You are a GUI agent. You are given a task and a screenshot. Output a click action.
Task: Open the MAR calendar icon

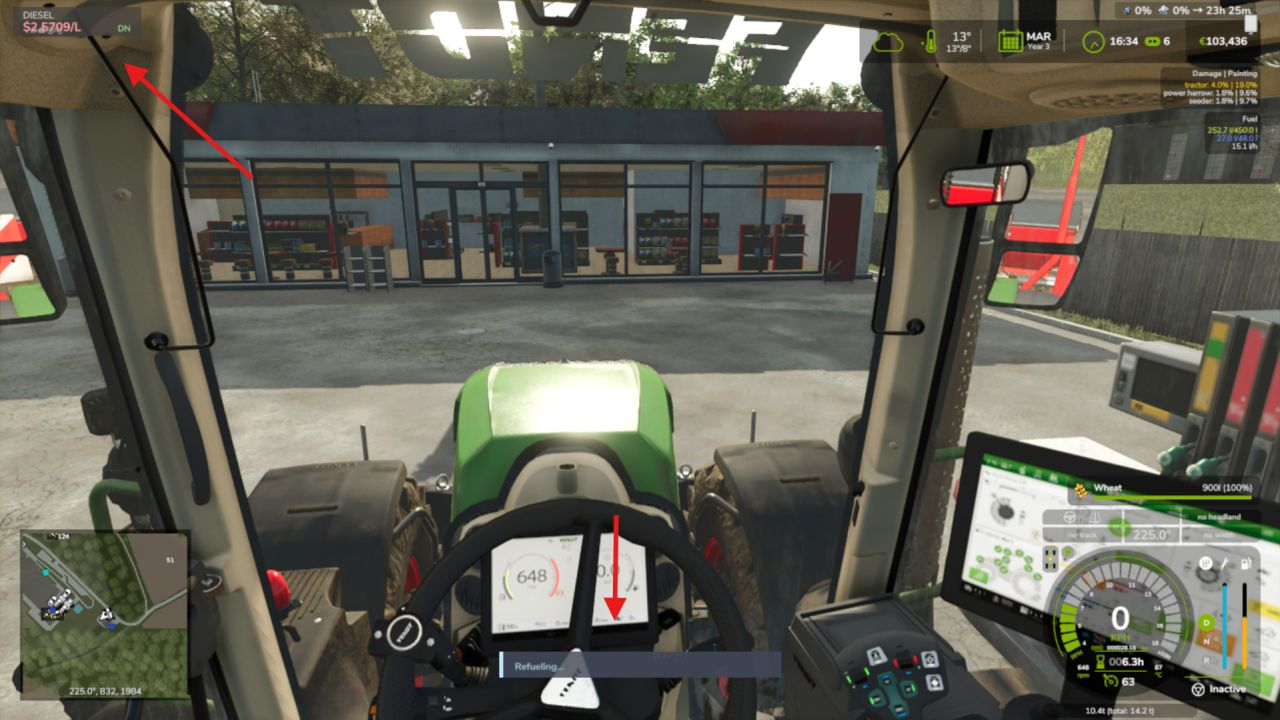pos(1011,40)
